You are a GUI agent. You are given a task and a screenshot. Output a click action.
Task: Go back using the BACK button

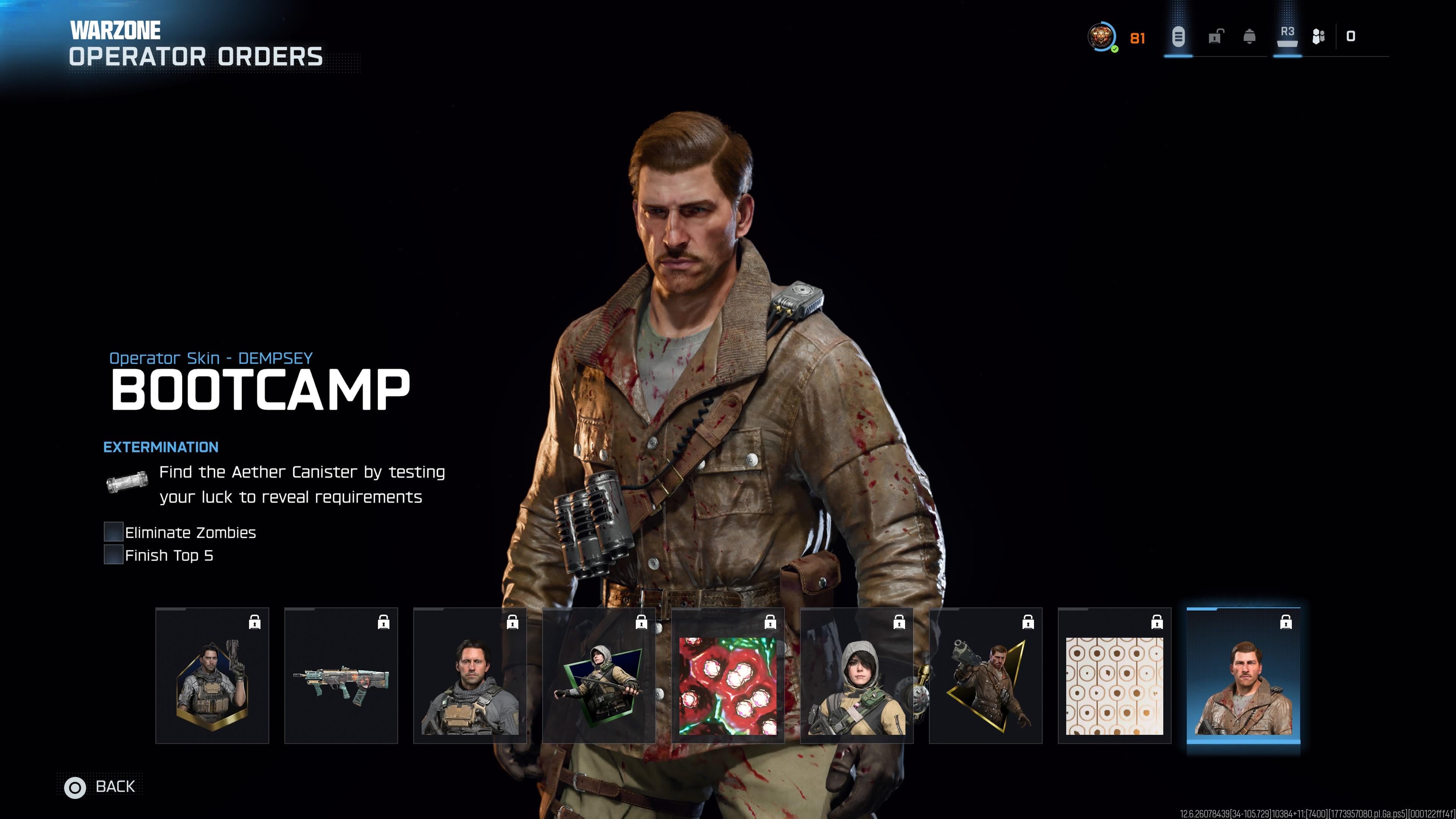100,786
